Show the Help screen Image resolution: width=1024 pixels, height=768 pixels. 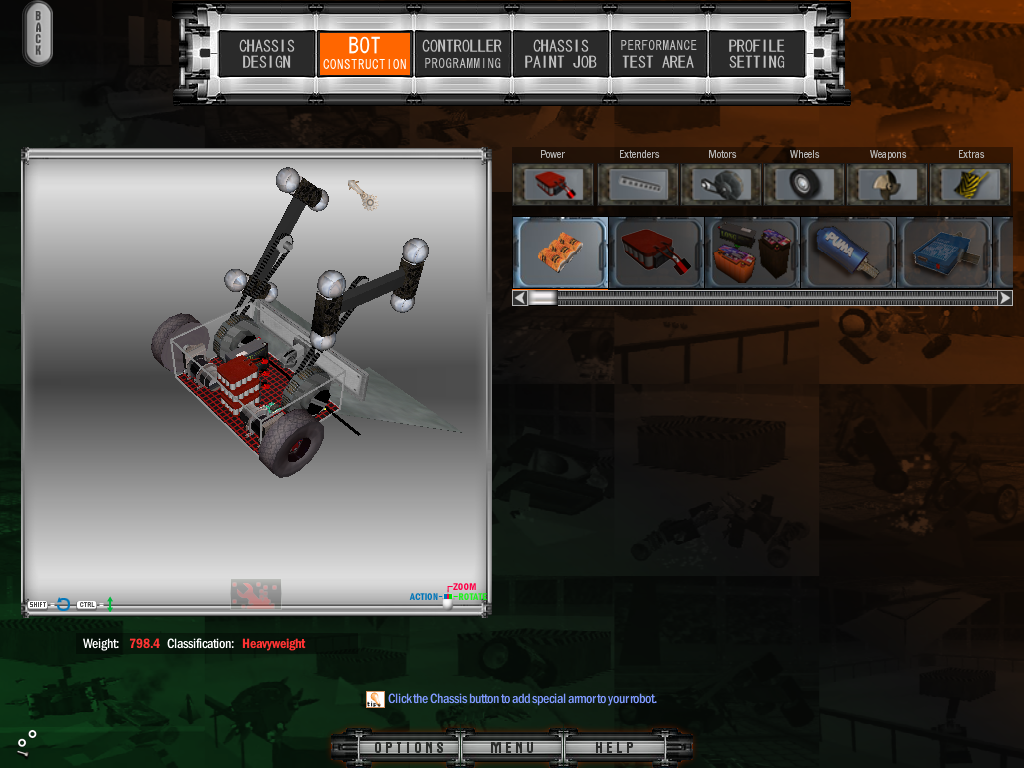click(614, 748)
